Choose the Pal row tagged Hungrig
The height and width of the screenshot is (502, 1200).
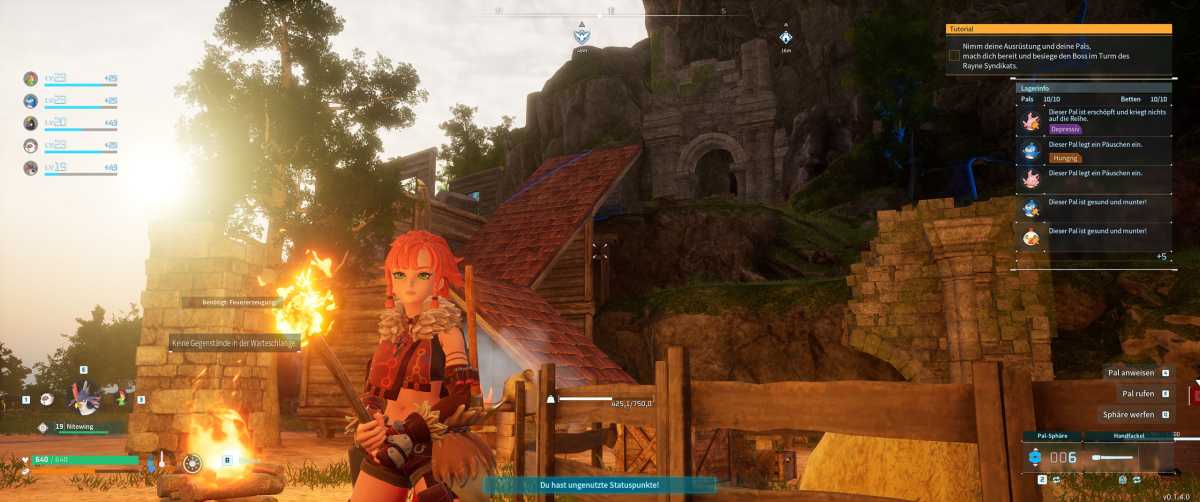[x=1094, y=150]
